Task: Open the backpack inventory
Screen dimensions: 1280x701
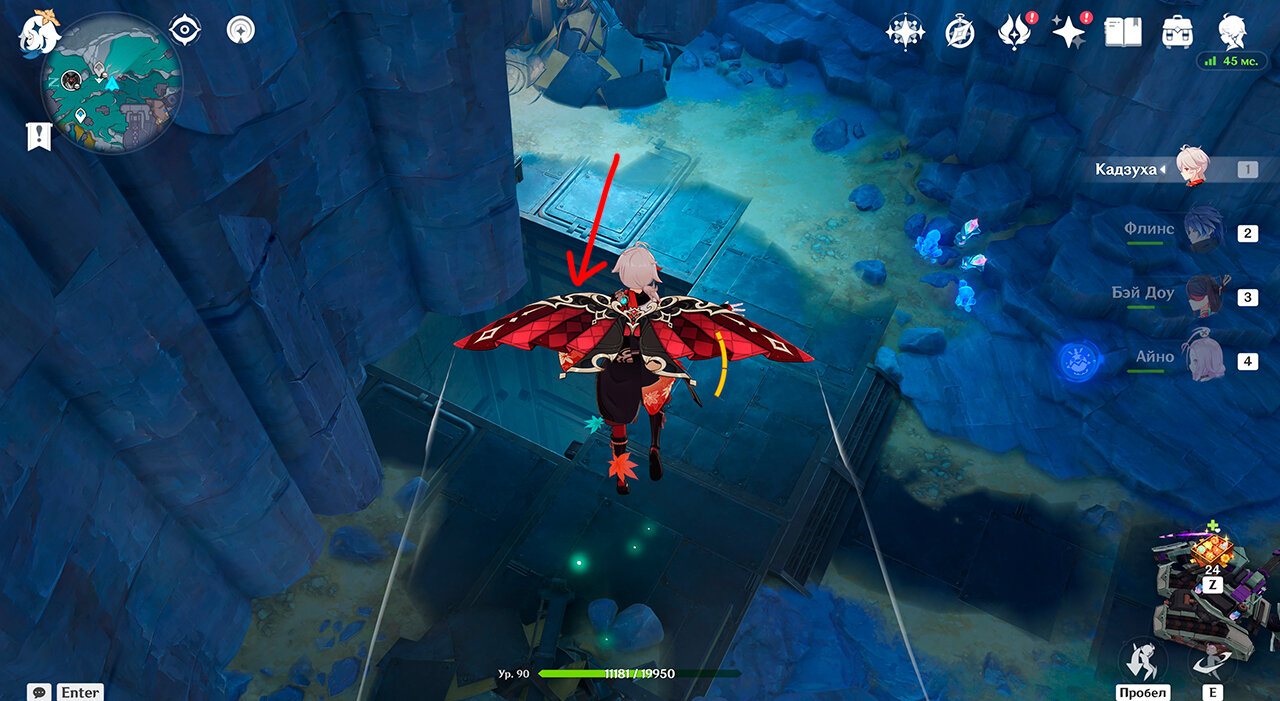Action: tap(1176, 33)
